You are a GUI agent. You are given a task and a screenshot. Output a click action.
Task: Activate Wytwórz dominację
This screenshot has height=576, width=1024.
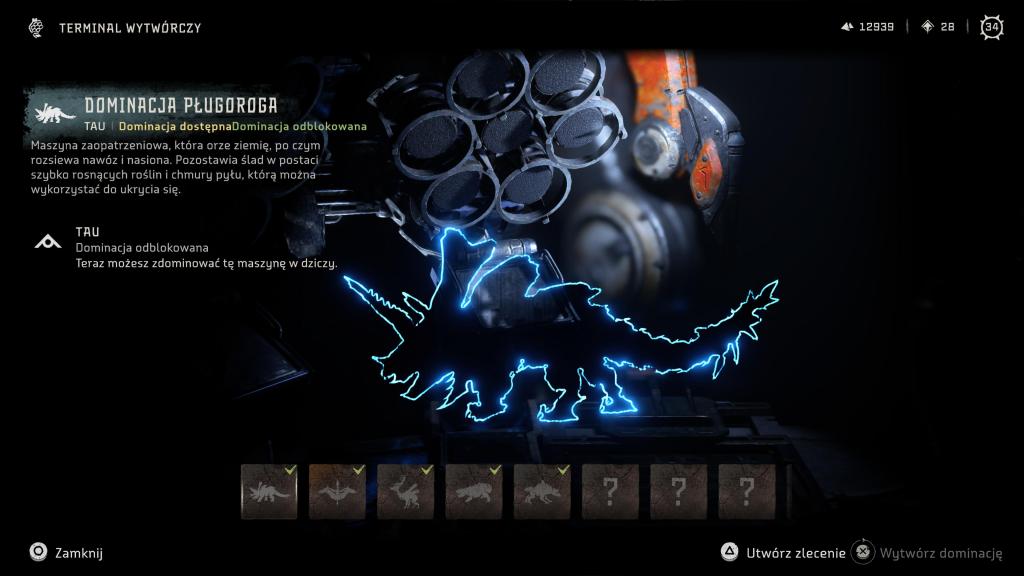tap(928, 552)
